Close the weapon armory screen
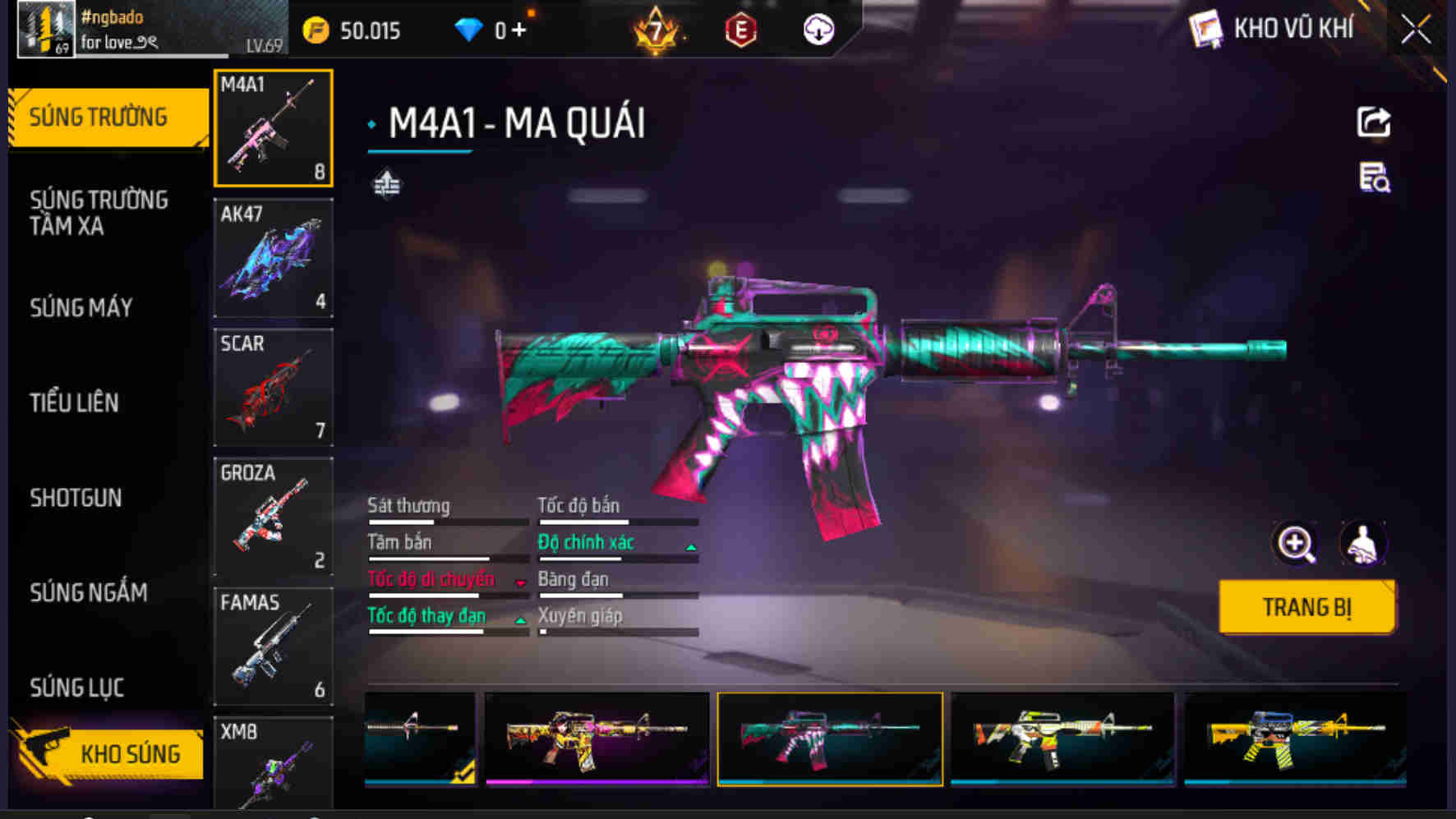 1416,30
